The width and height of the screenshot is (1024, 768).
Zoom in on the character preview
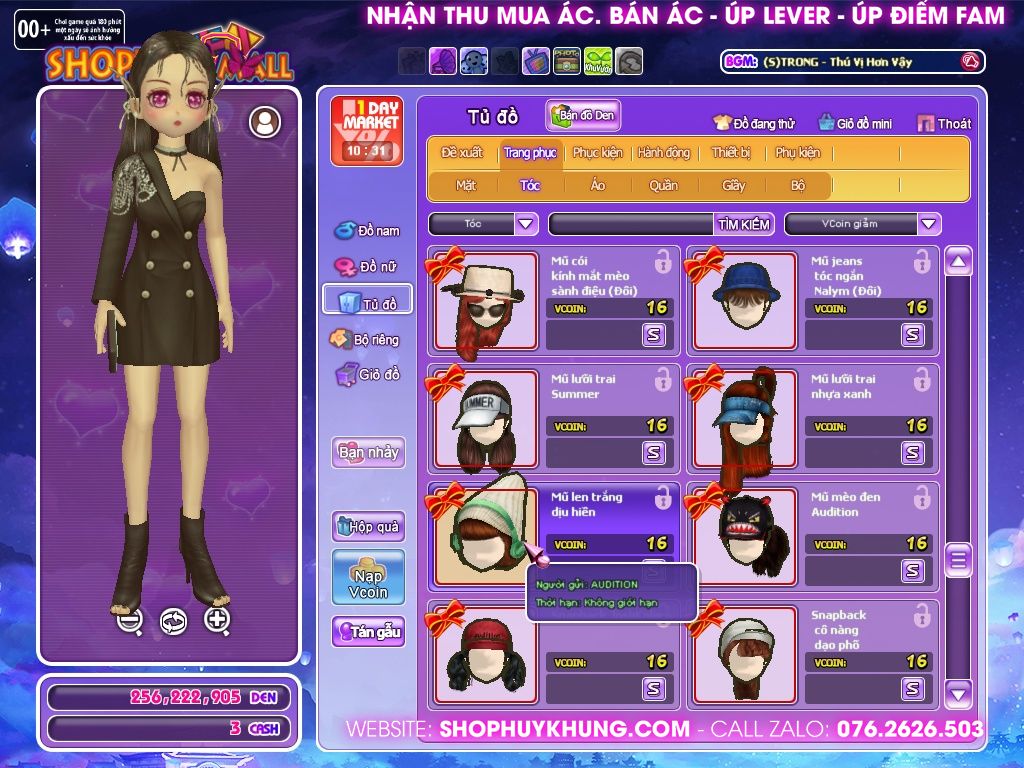pos(217,620)
